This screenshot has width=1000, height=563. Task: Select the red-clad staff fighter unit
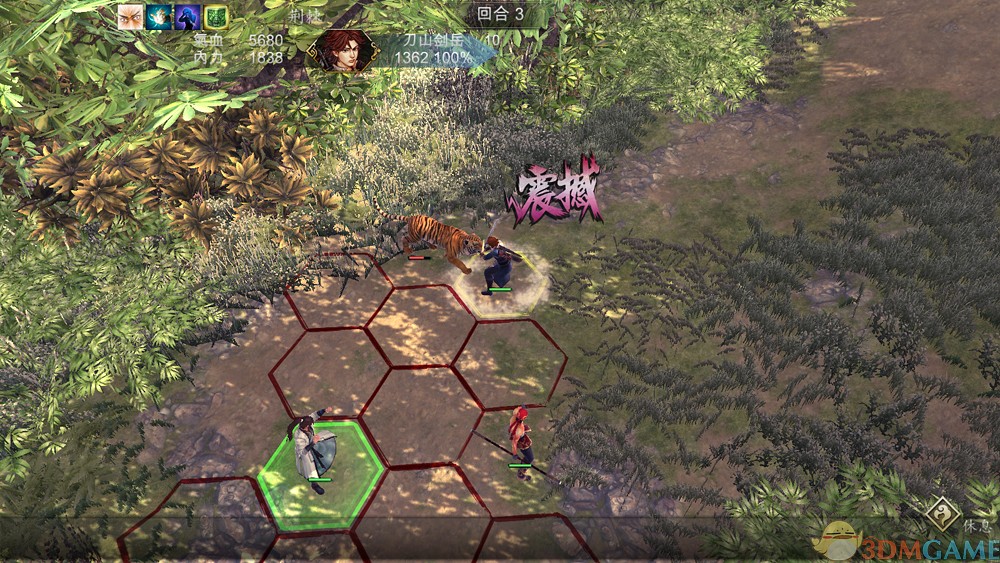click(520, 439)
